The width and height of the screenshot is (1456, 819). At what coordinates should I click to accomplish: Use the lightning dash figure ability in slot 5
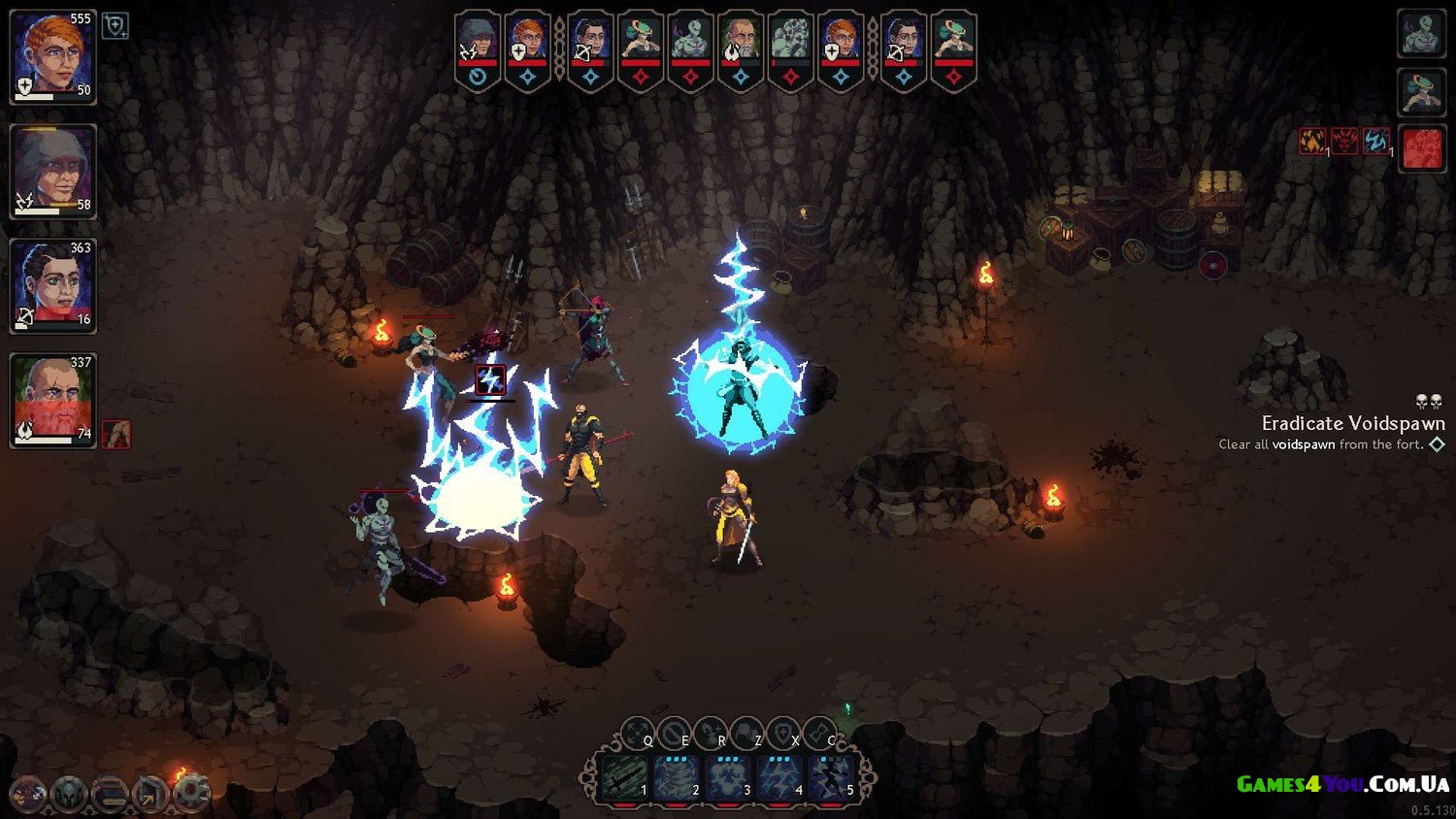tap(831, 778)
